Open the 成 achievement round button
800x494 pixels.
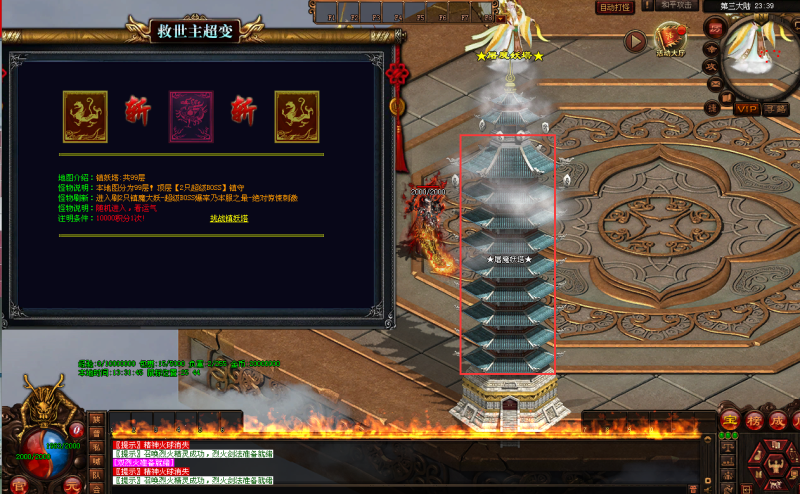pos(776,419)
